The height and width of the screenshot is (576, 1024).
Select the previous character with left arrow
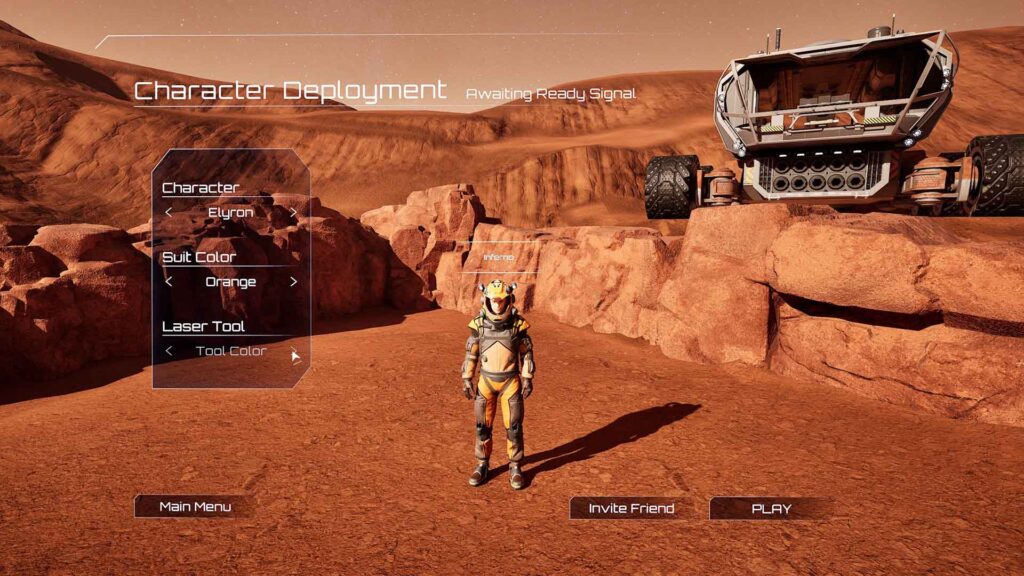pos(169,212)
